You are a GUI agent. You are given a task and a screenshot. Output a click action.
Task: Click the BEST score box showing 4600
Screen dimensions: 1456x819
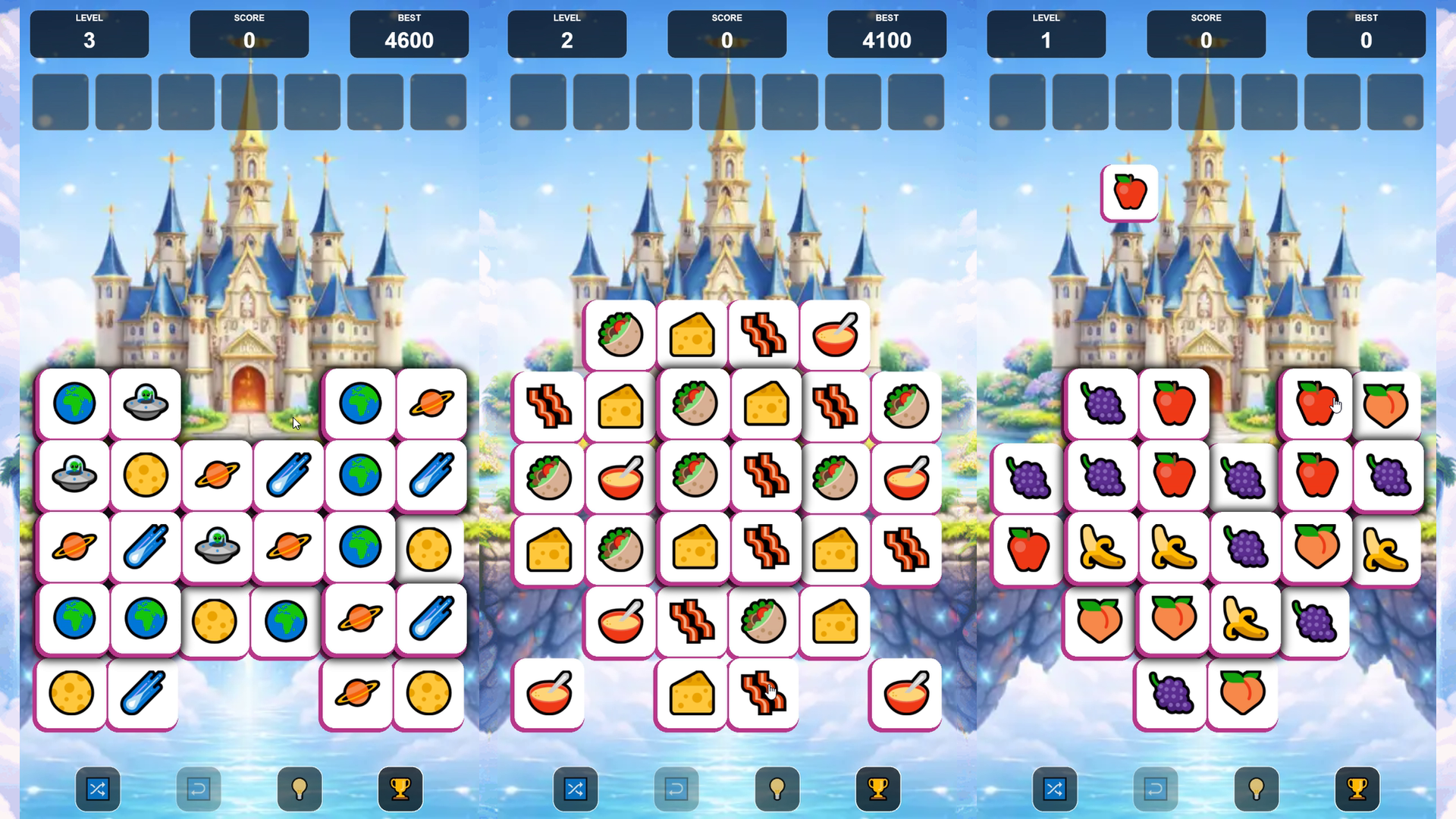pyautogui.click(x=409, y=34)
